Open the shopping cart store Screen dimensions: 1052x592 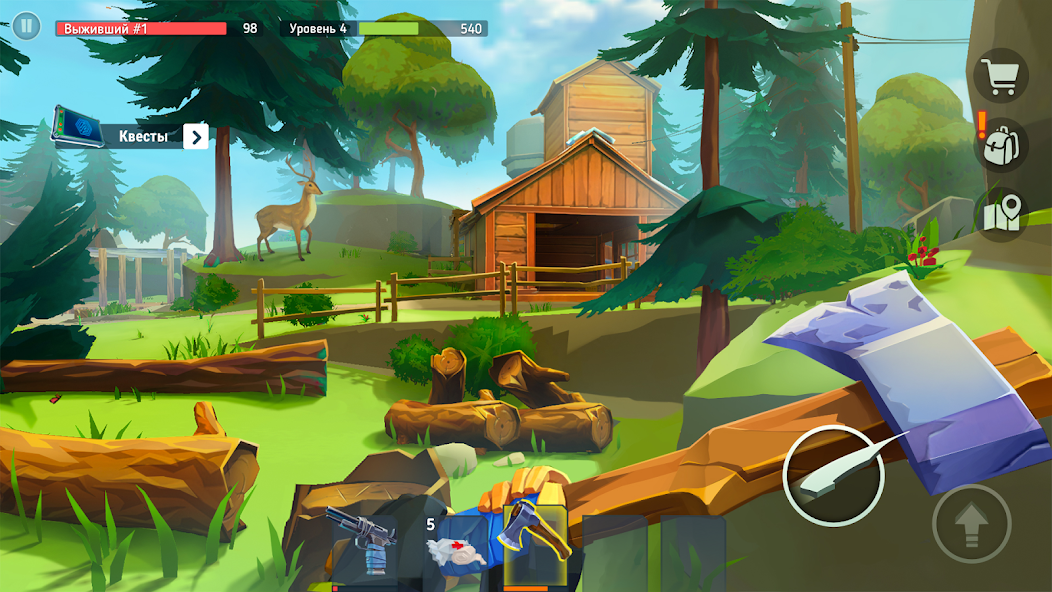coord(1000,75)
